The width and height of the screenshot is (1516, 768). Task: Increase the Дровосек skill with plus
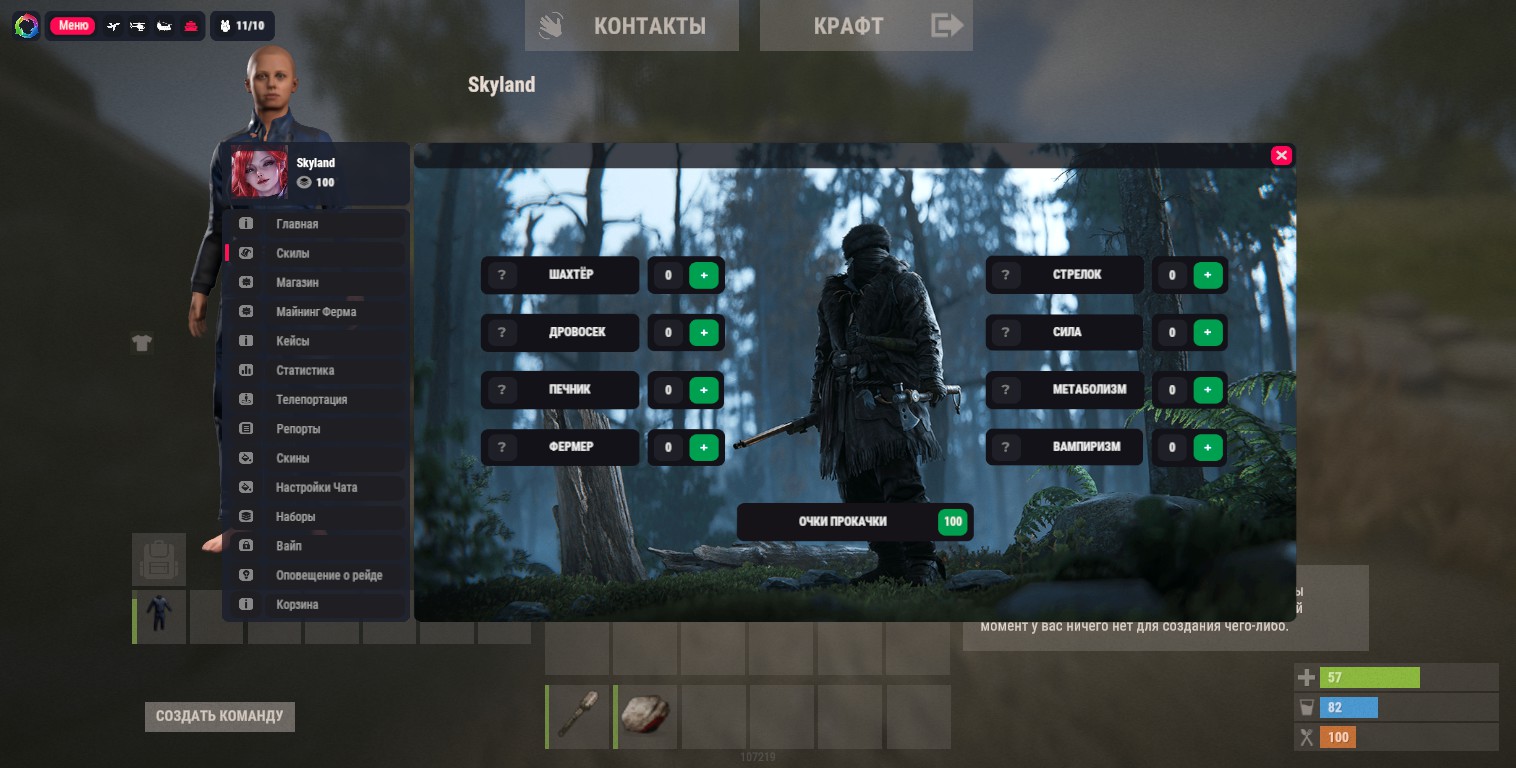point(704,332)
